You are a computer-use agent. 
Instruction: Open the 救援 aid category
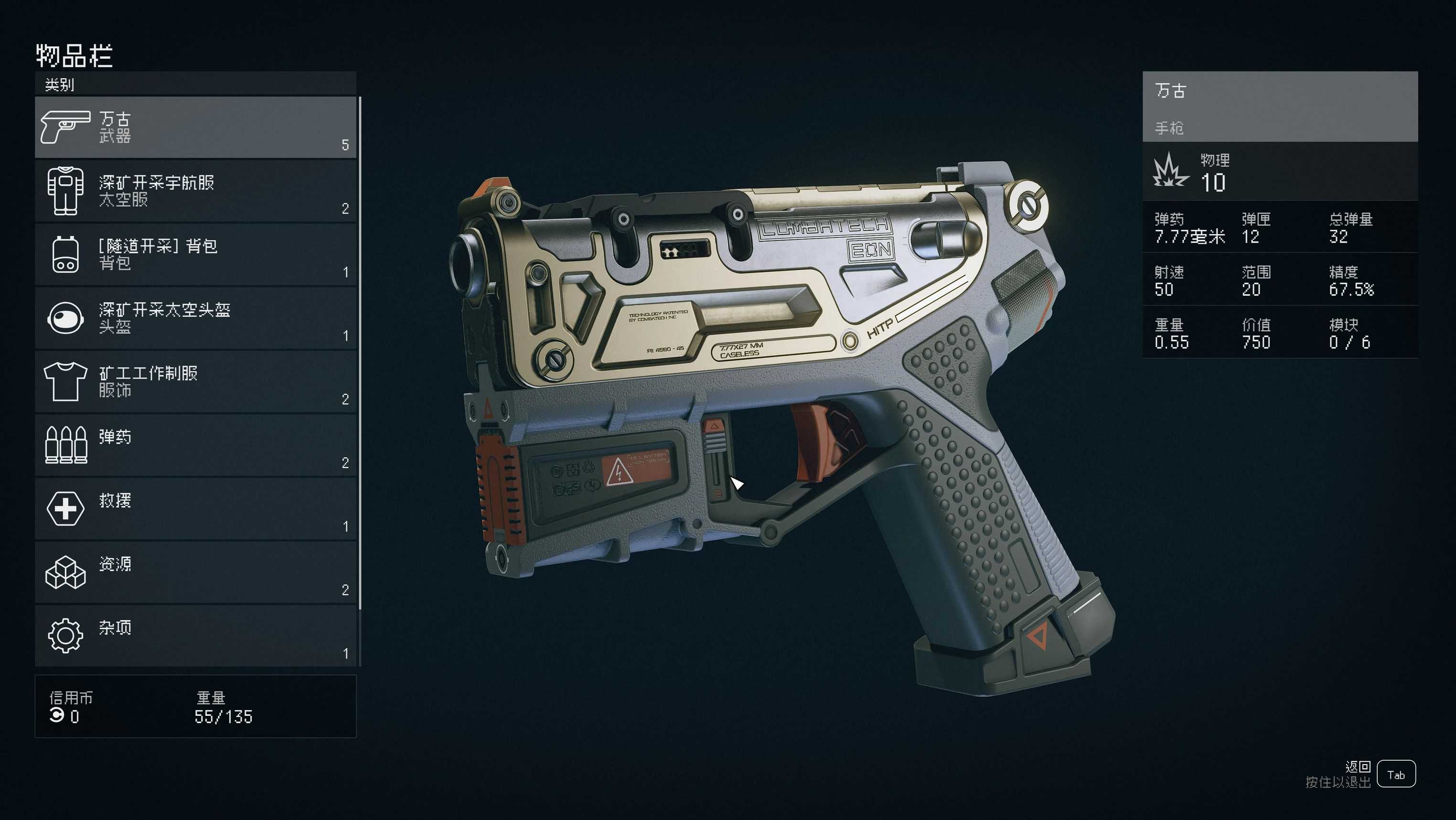[195, 508]
